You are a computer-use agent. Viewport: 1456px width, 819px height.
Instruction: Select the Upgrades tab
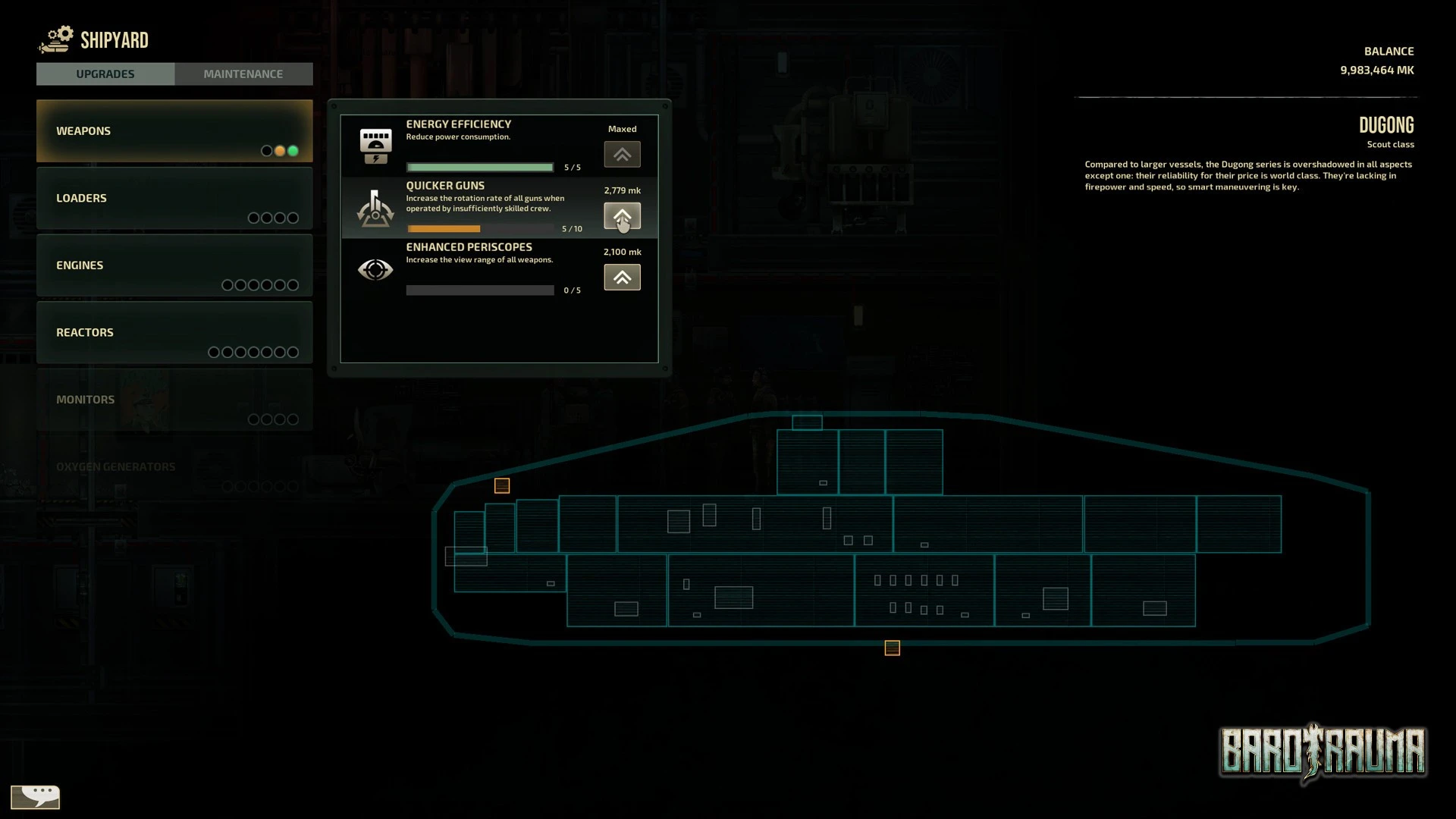105,74
